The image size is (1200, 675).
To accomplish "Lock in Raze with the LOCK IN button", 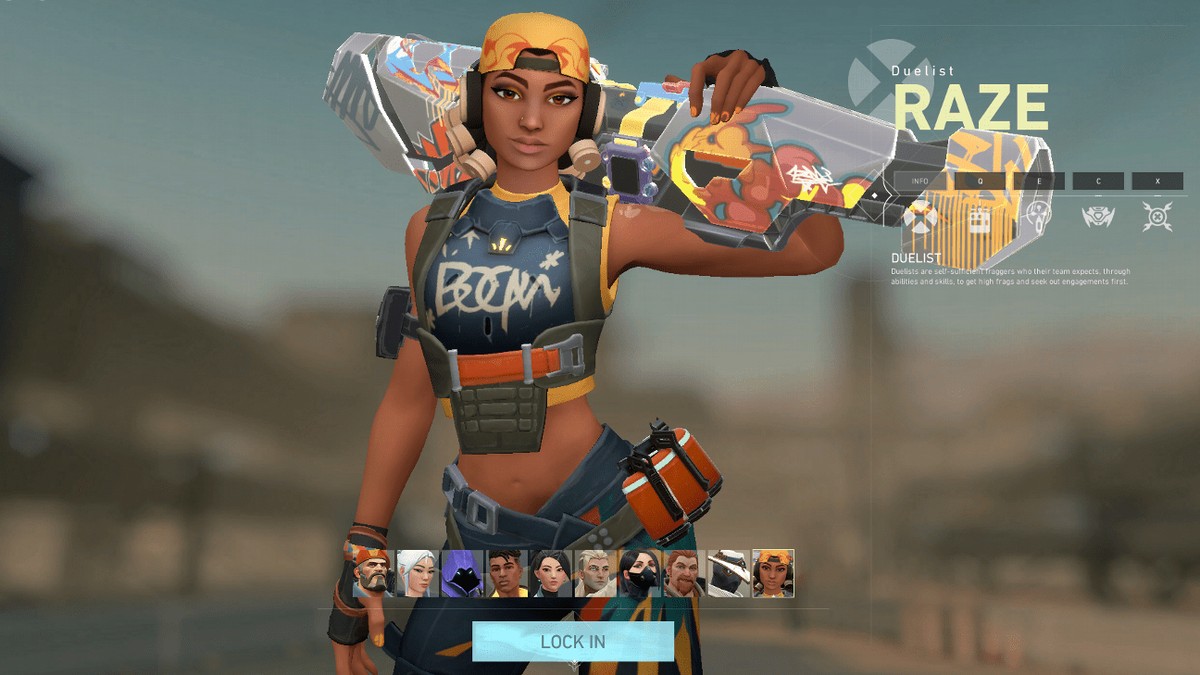I will click(x=573, y=641).
